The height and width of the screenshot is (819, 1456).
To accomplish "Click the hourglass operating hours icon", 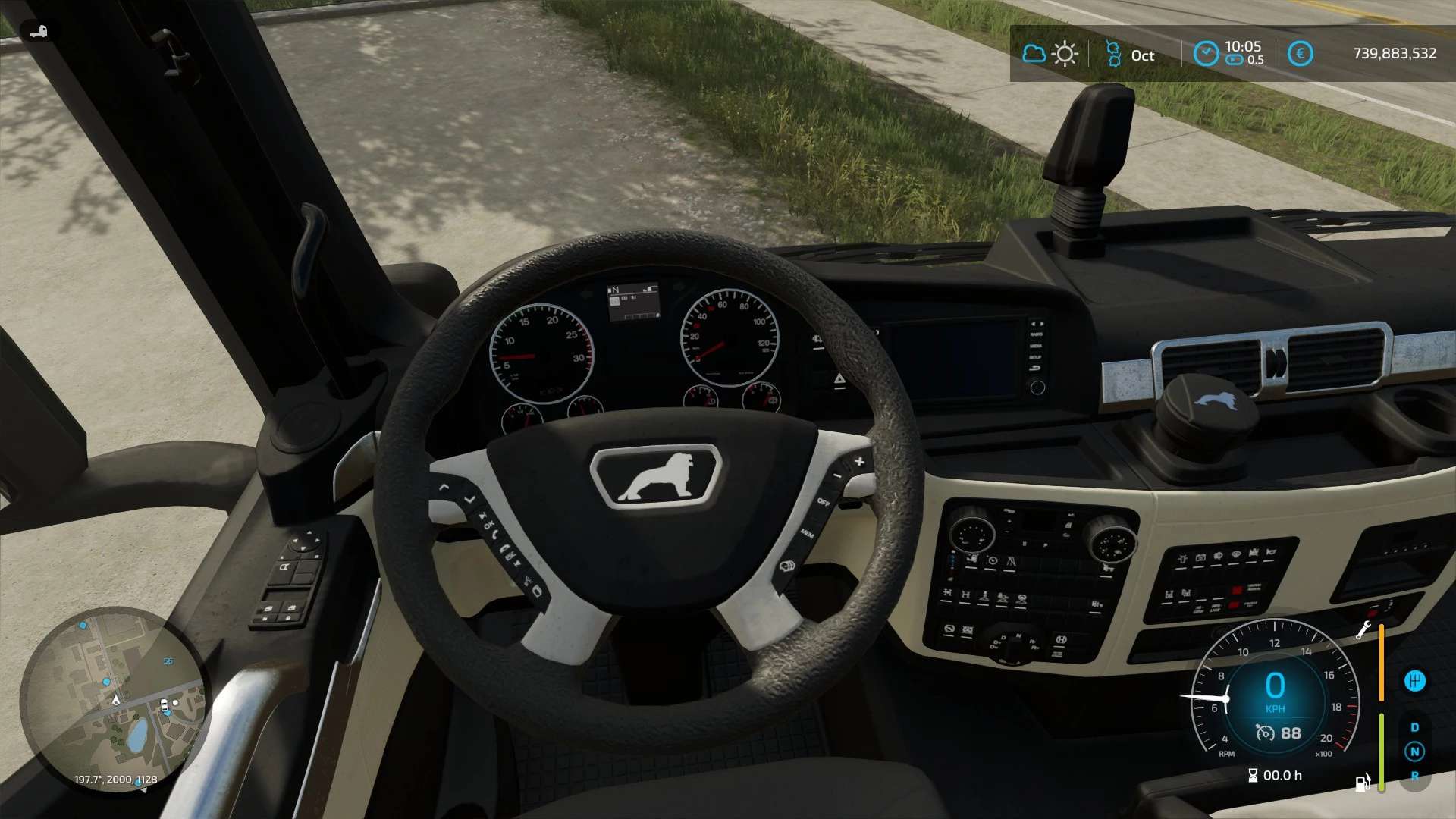I will (x=1253, y=775).
